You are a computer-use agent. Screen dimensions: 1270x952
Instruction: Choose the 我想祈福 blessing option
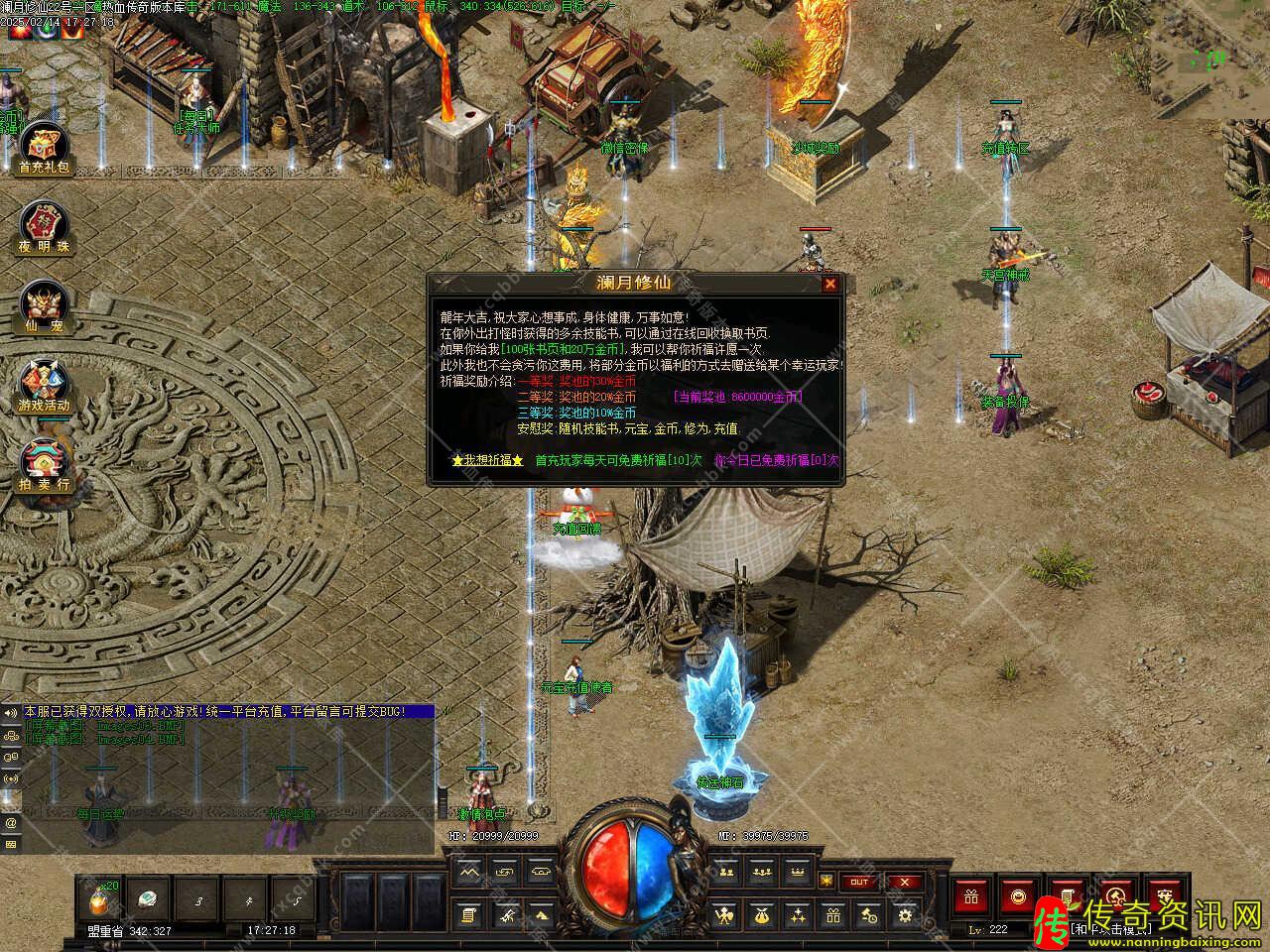pyautogui.click(x=486, y=460)
